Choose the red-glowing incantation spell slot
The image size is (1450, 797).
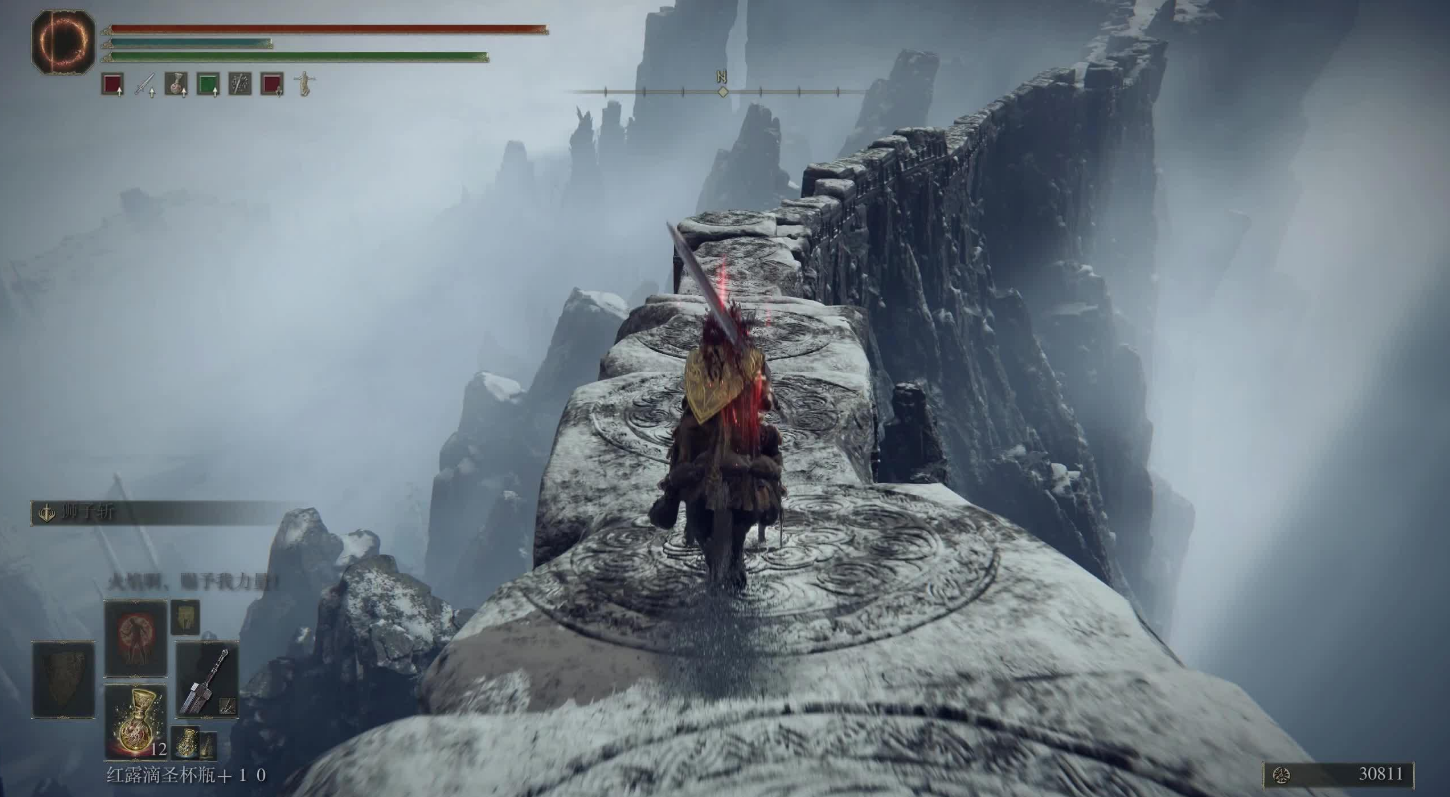point(136,638)
